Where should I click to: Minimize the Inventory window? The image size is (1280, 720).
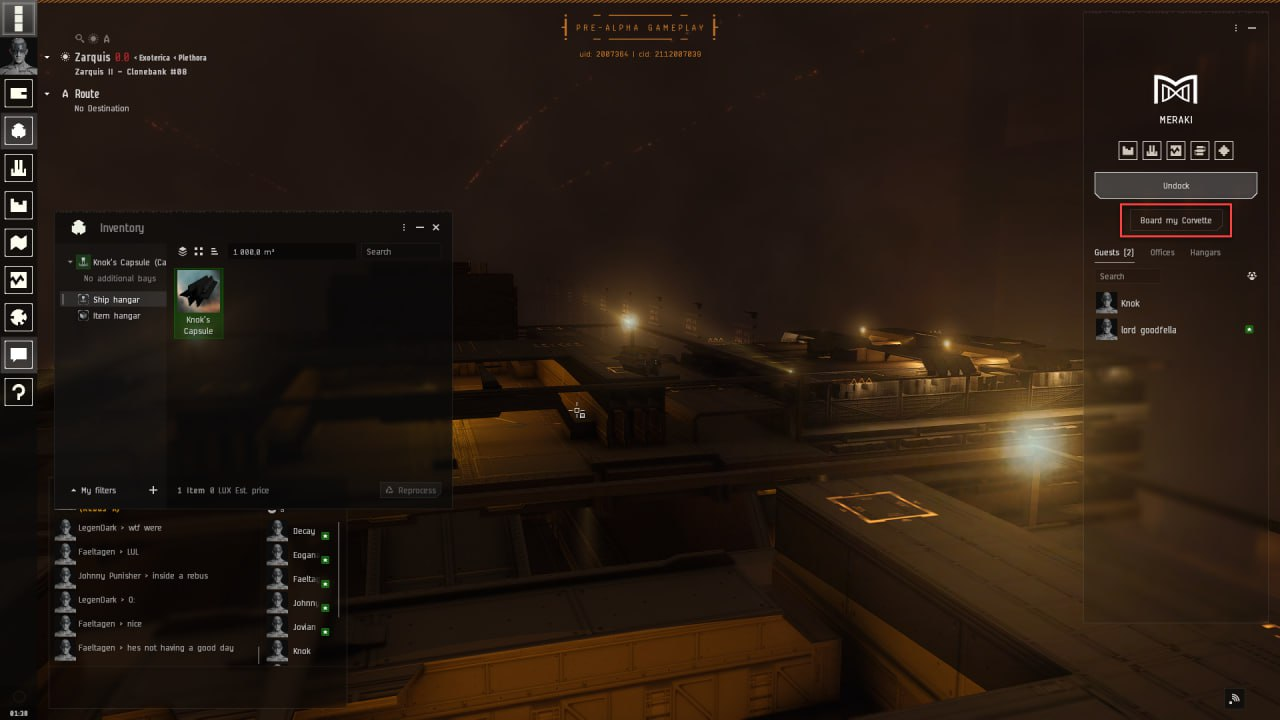[x=420, y=228]
